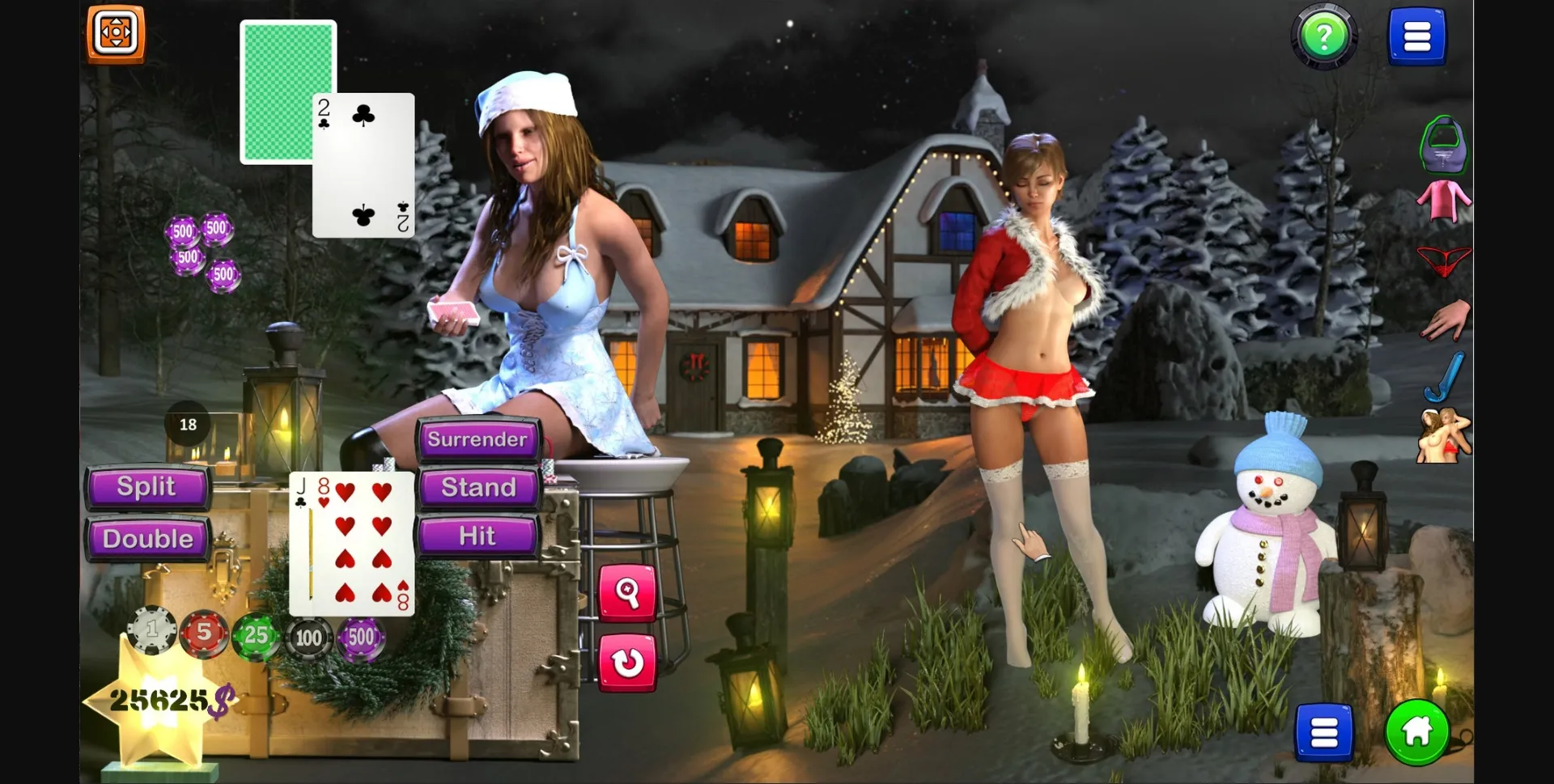
Task: Click the Stand button
Action: 477,487
